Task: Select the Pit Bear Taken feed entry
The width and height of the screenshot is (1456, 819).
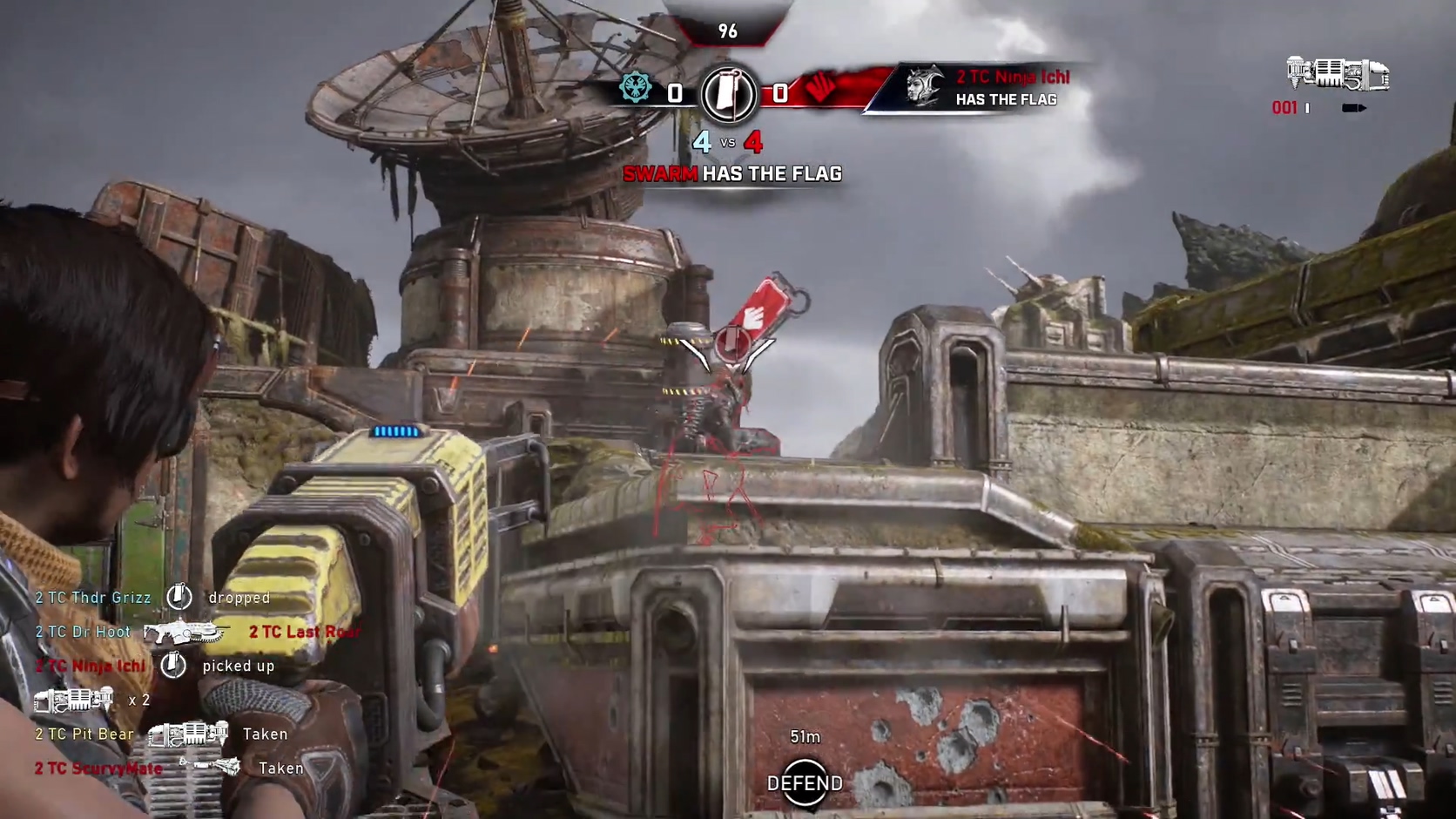Action: pos(161,734)
